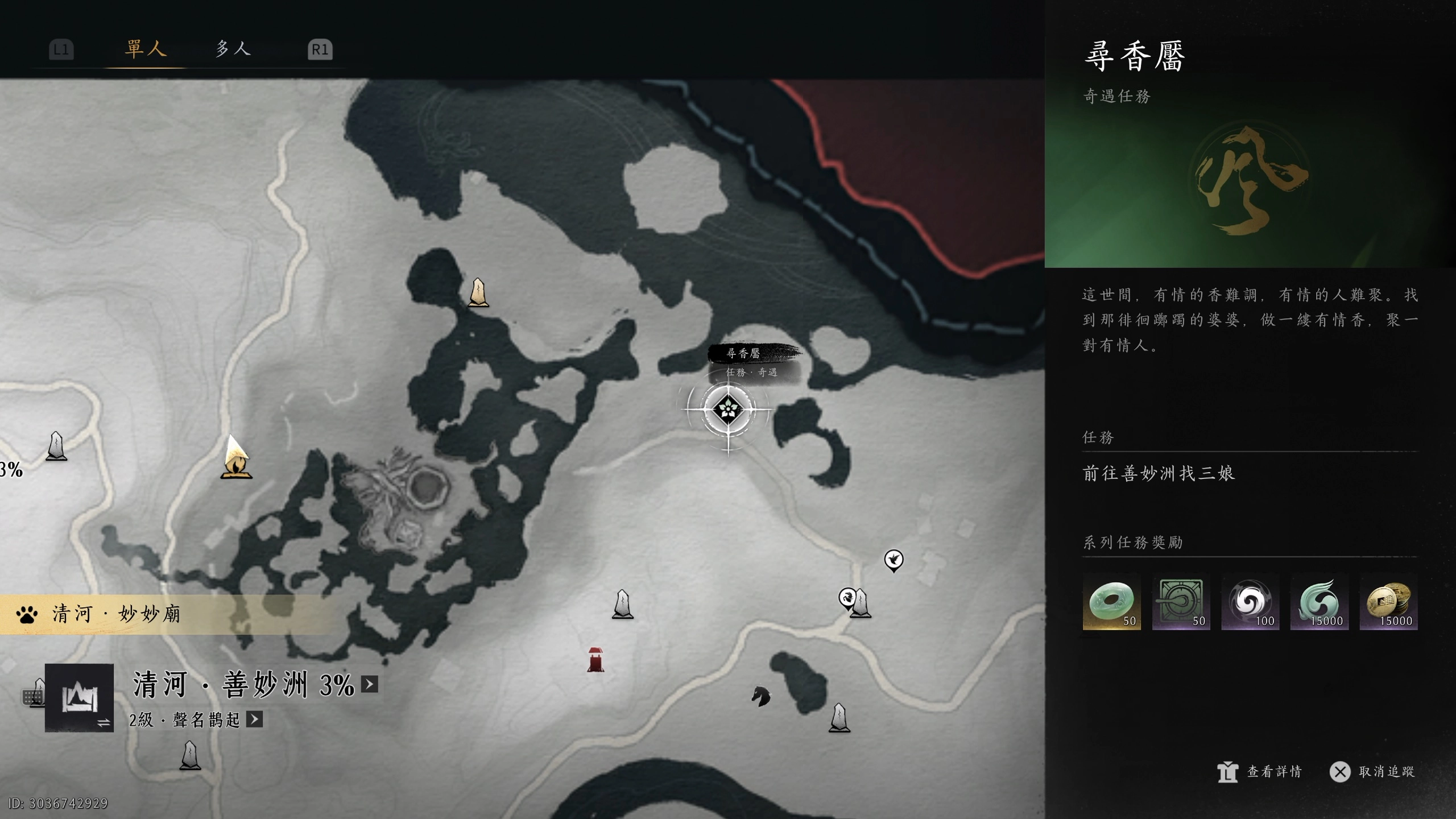
Task: Open the 2級·聲名鵲起 reputation arrow
Action: coord(254,719)
